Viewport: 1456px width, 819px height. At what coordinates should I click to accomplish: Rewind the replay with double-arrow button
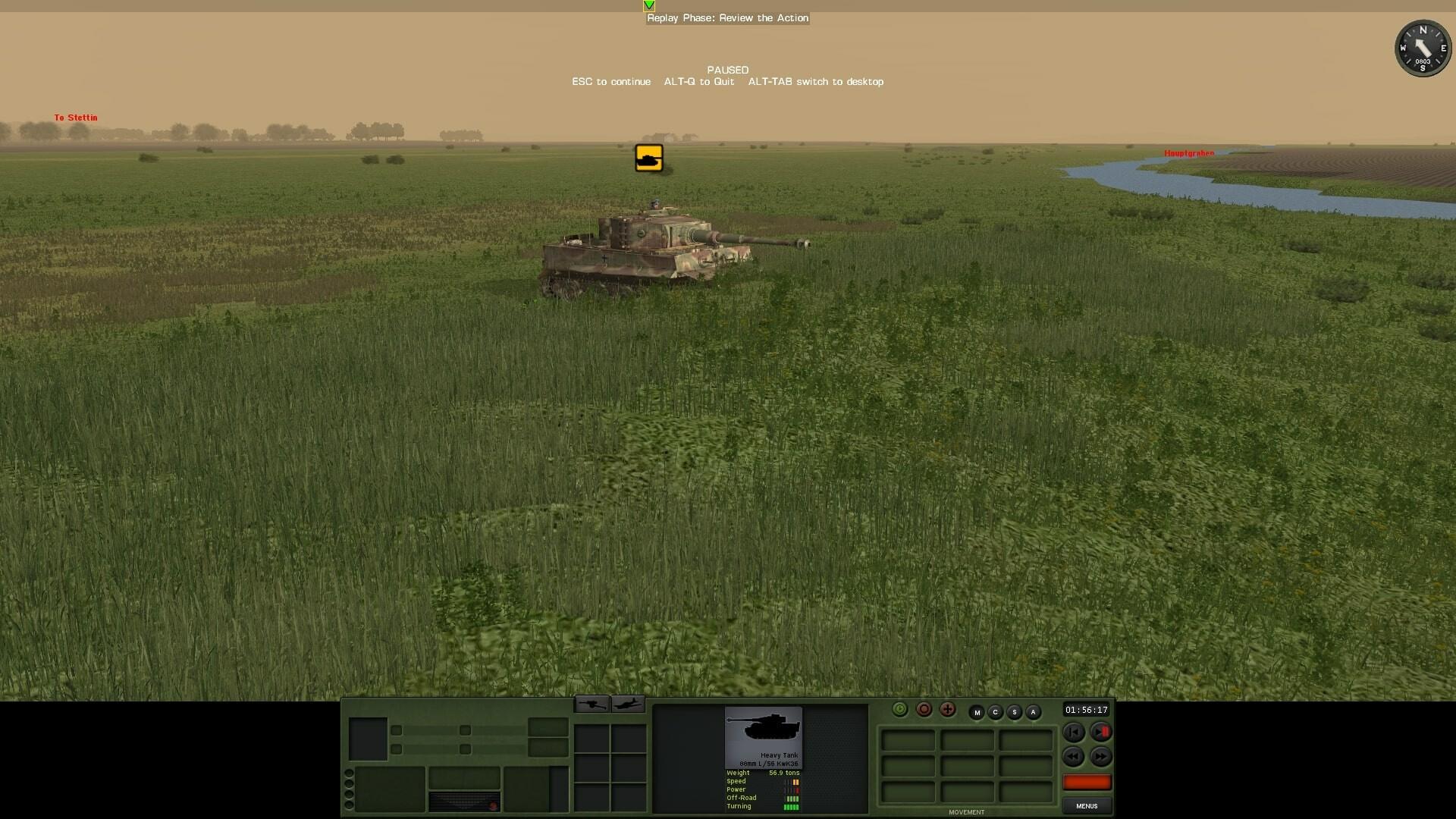(1074, 756)
